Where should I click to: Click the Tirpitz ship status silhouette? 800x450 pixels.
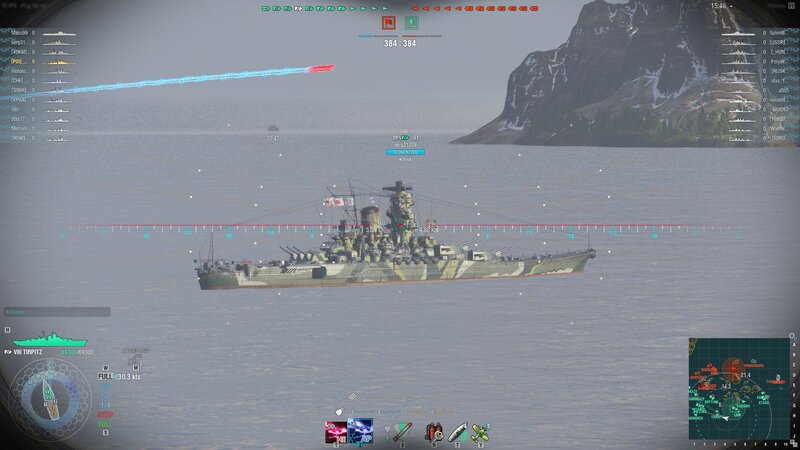(49, 340)
